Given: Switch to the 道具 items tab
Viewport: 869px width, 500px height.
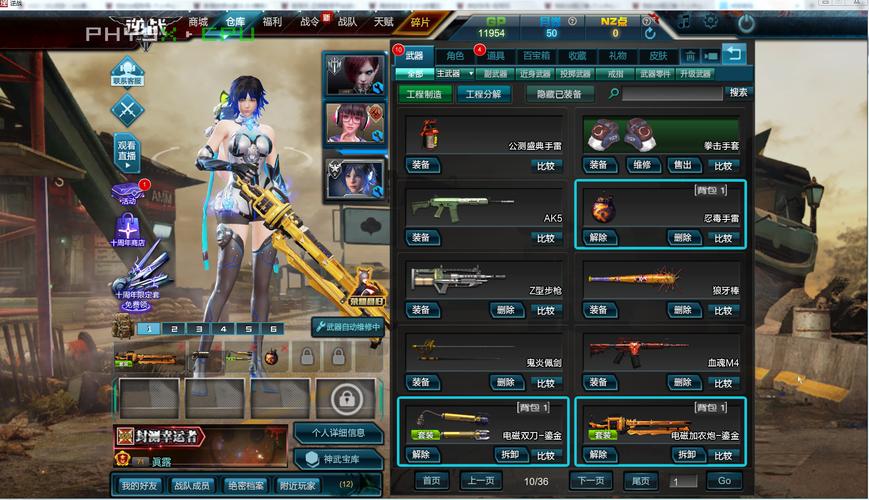Looking at the screenshot, I should click(496, 56).
